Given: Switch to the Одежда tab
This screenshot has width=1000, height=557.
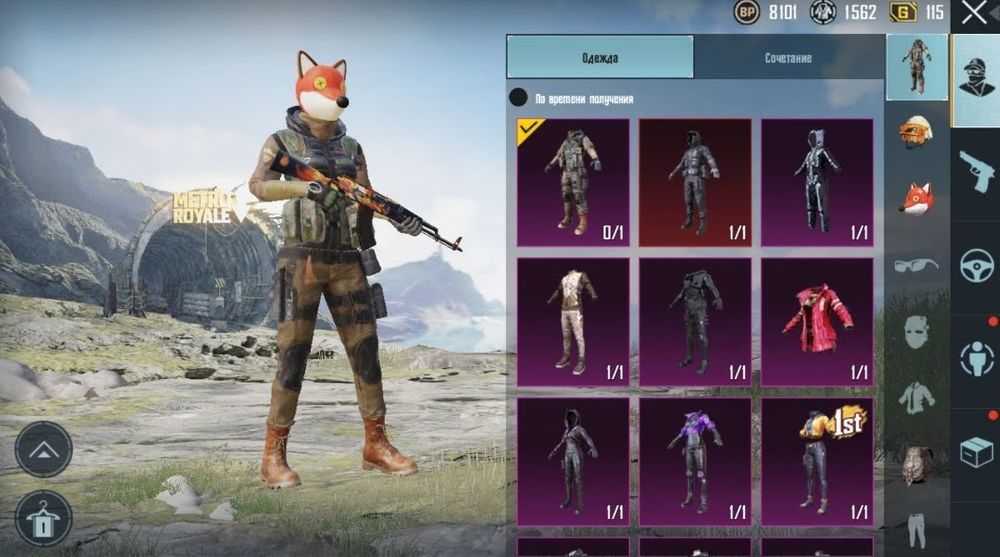Looking at the screenshot, I should 599,57.
